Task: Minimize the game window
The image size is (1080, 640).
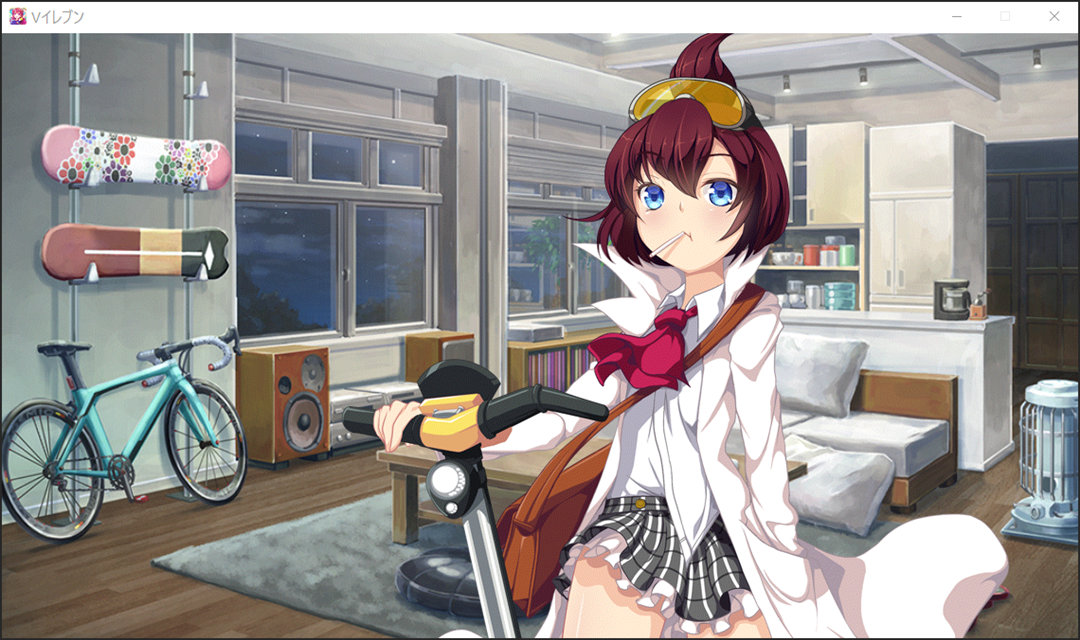Action: 957,16
